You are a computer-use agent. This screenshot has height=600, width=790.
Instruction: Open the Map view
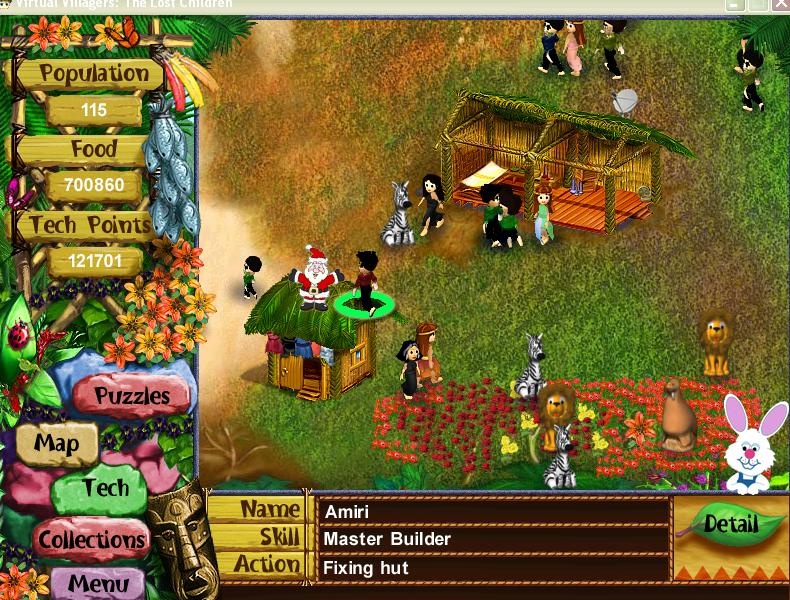coord(57,443)
